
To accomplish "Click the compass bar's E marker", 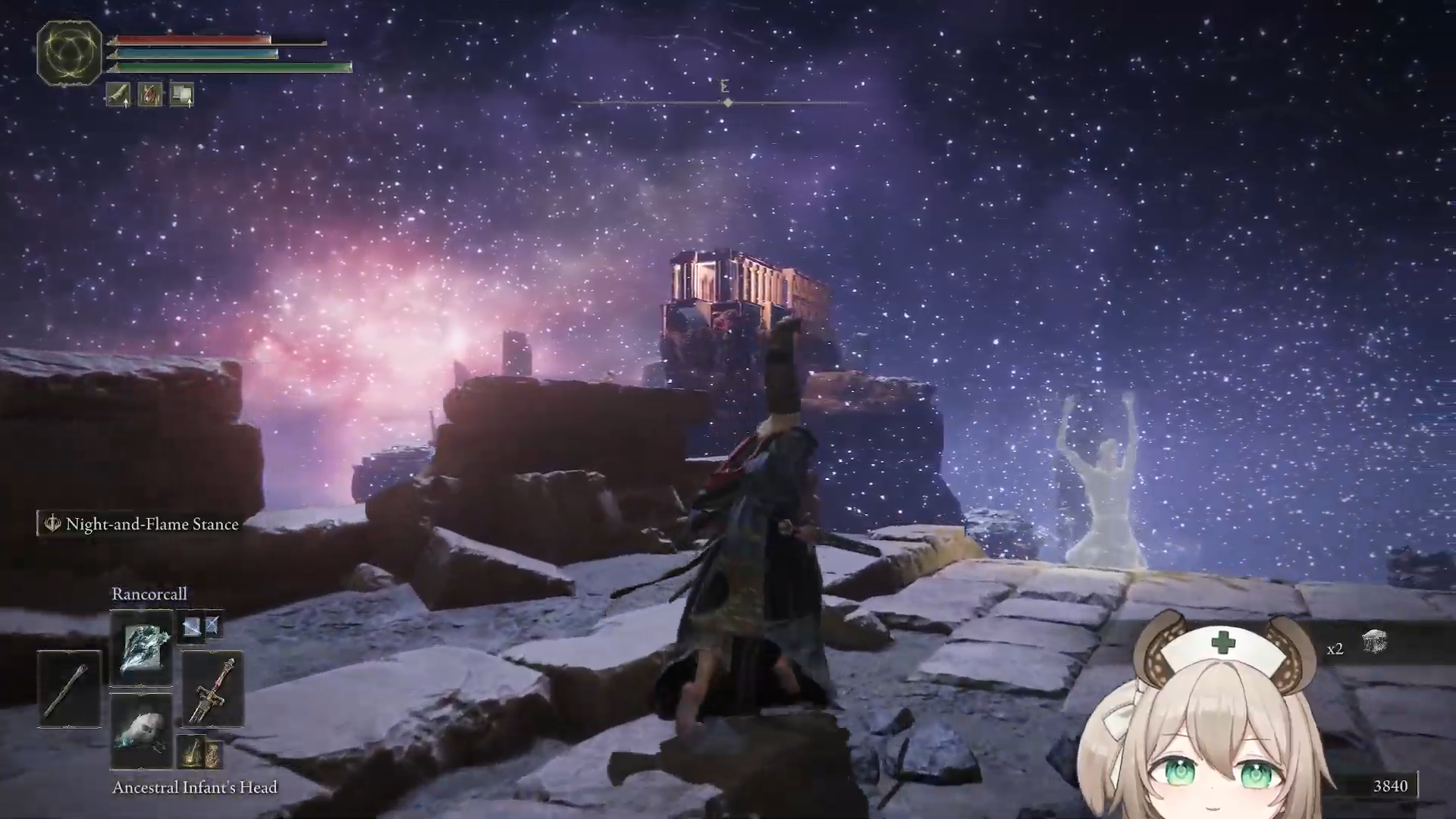I will click(x=724, y=86).
